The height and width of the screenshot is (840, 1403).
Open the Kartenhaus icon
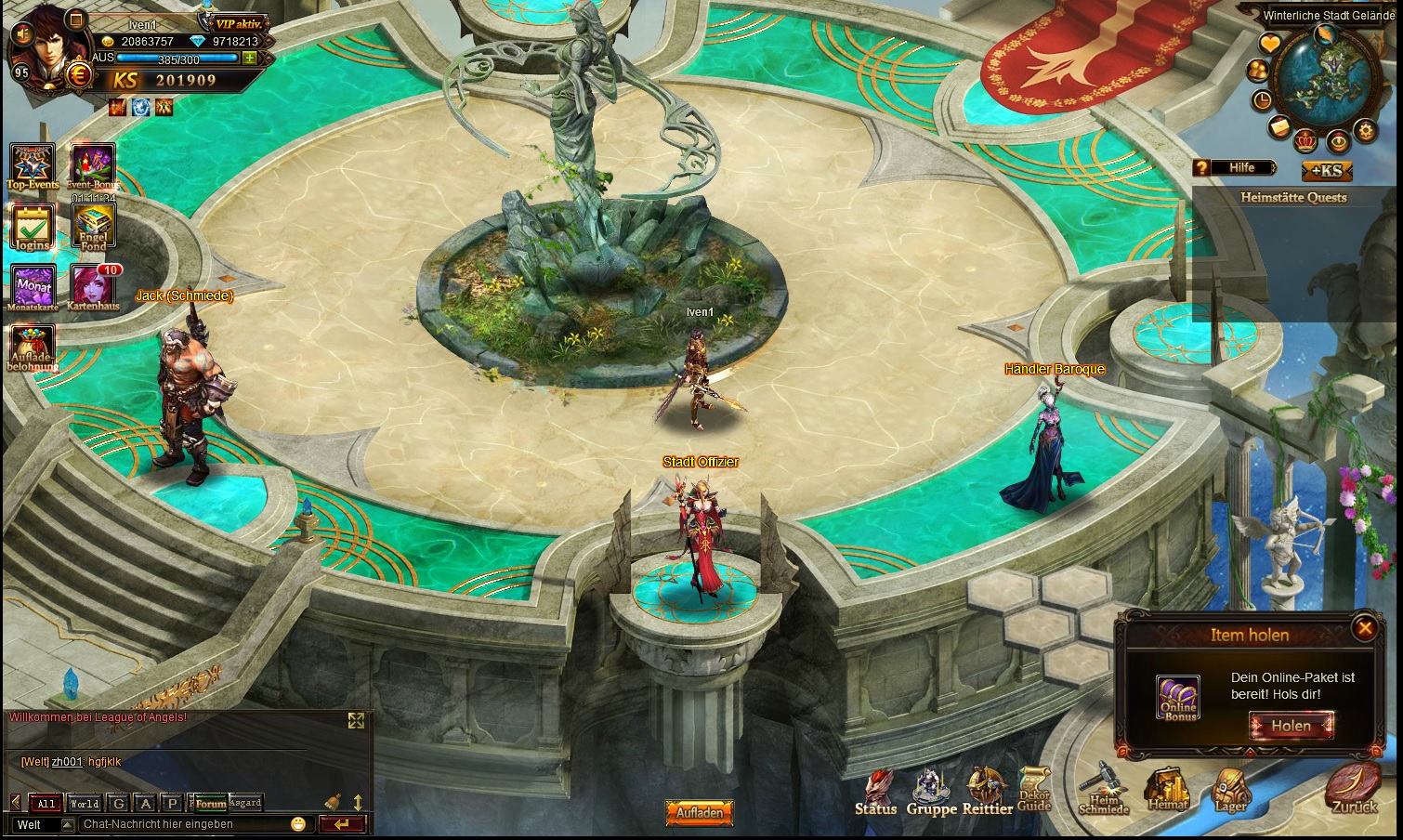93,286
